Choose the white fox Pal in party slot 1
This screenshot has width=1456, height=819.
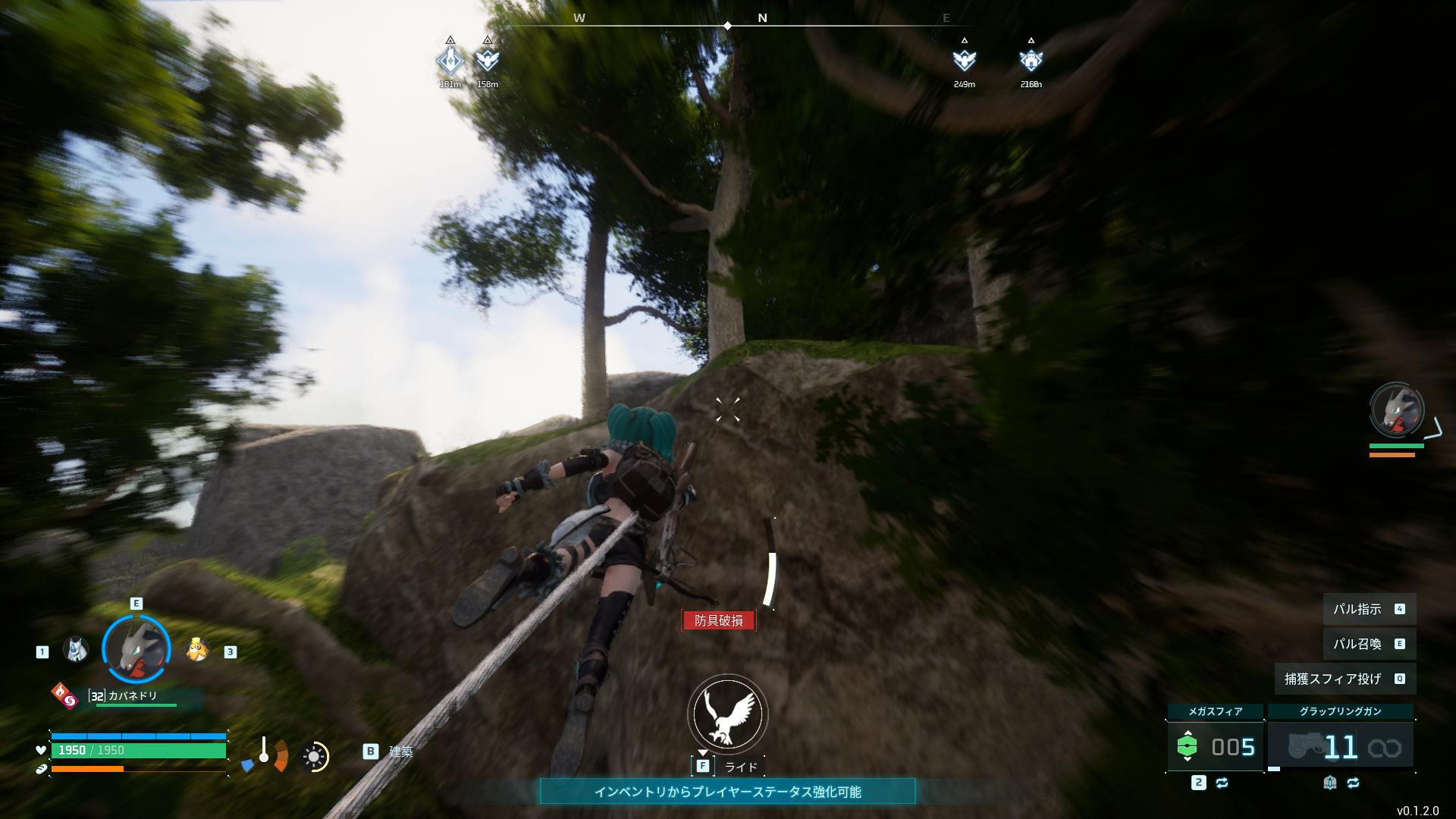[x=76, y=650]
